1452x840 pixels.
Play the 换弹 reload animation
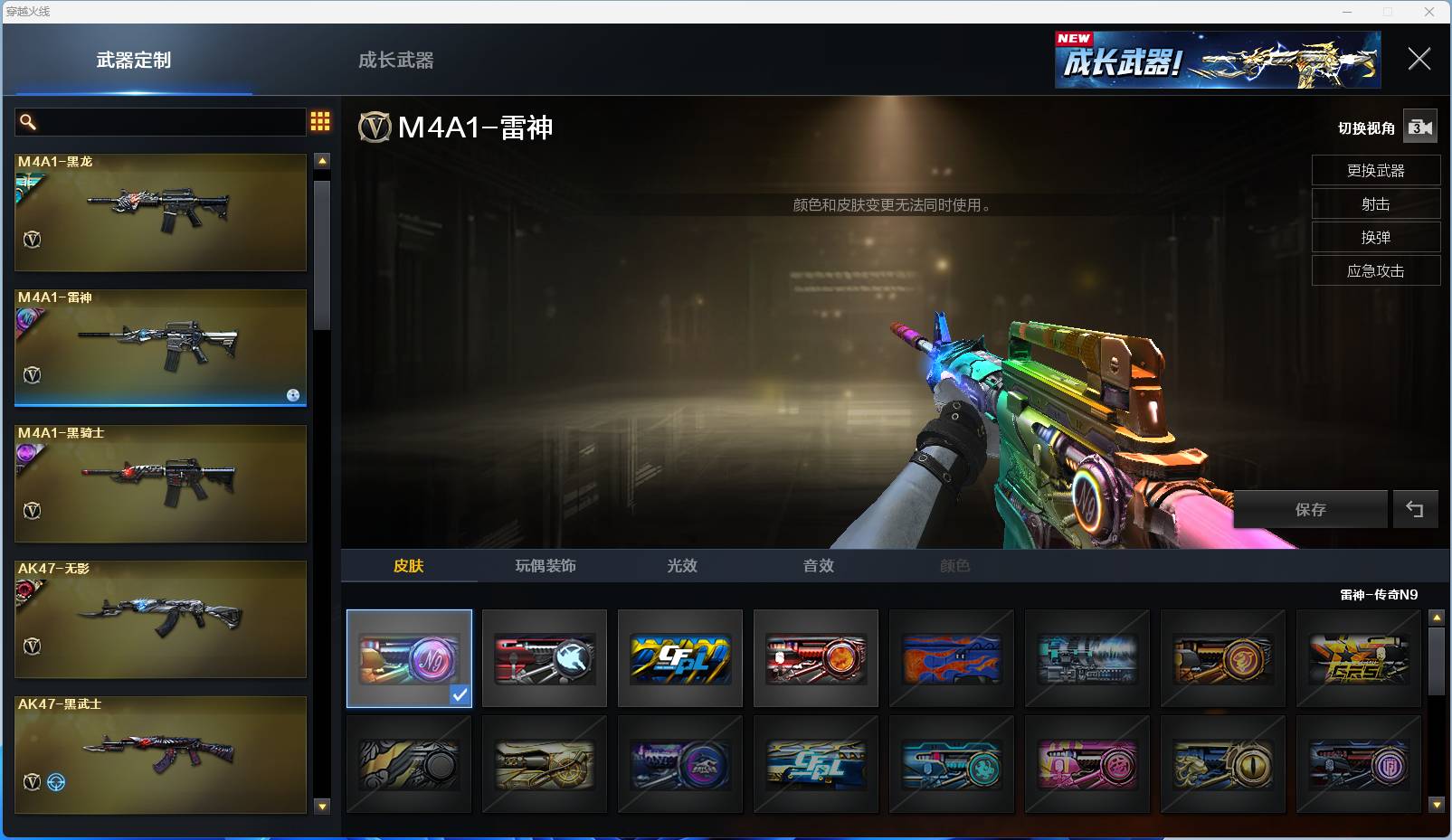(x=1375, y=238)
